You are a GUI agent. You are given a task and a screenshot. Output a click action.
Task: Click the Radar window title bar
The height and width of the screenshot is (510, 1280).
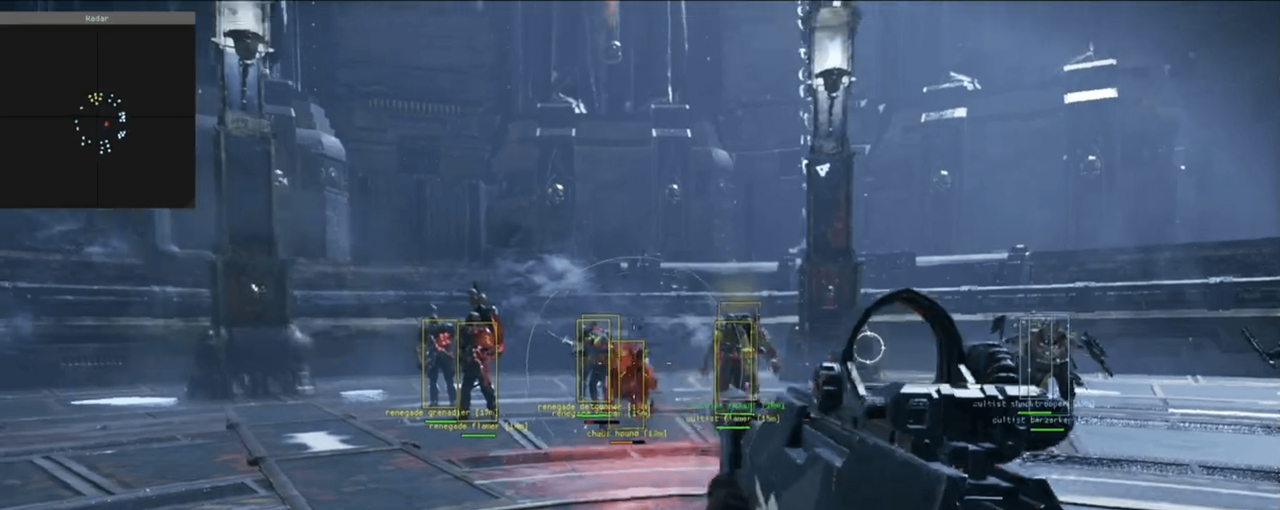[x=97, y=18]
